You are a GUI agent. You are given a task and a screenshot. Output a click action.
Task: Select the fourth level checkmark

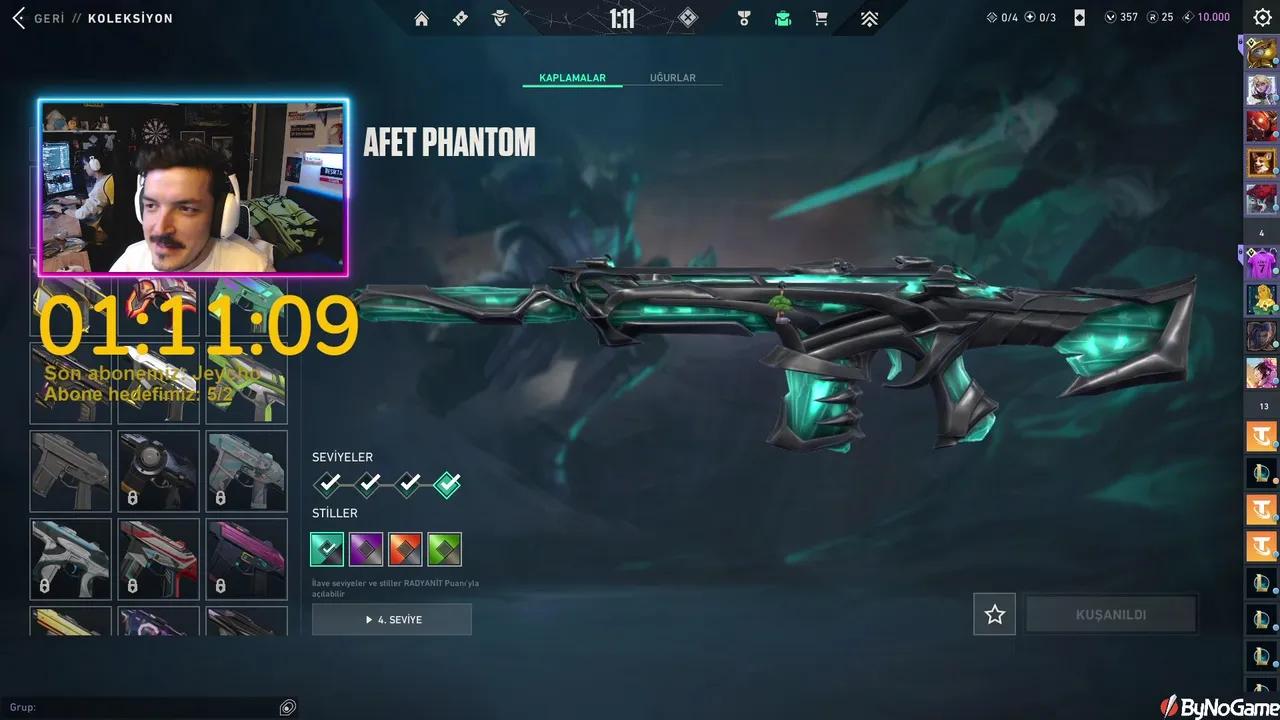pyautogui.click(x=447, y=484)
